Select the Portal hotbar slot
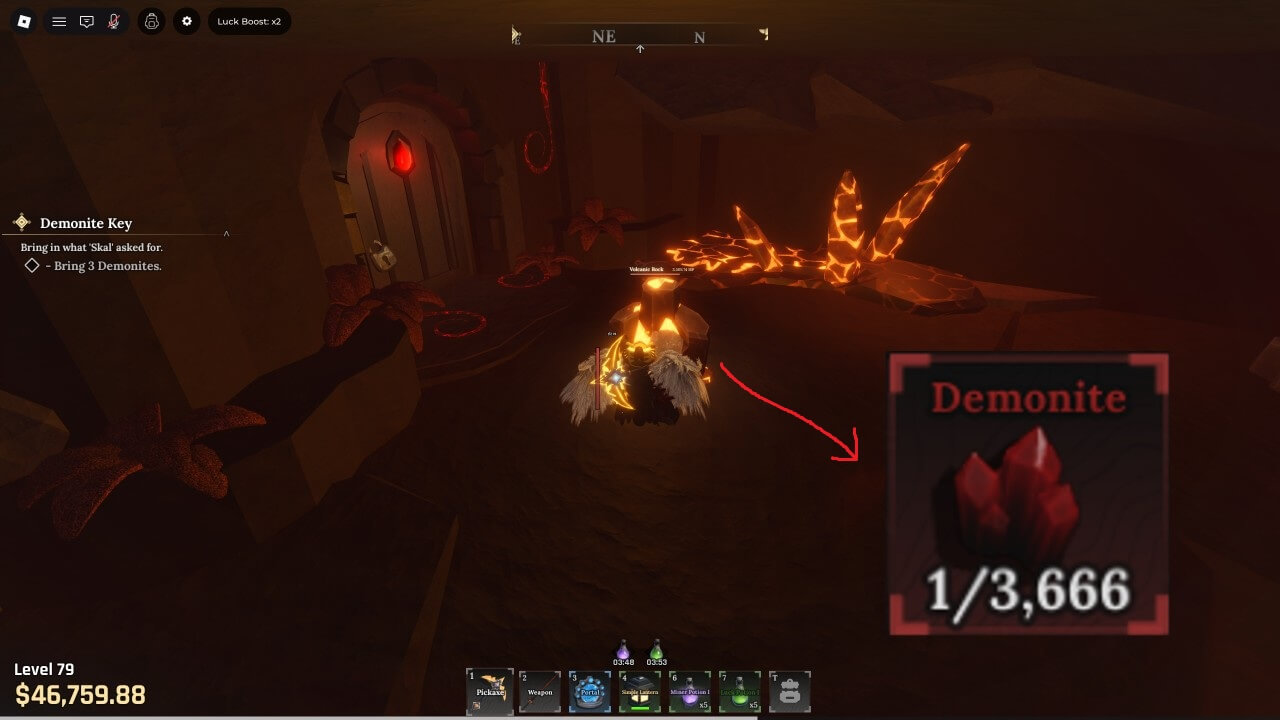 tap(590, 691)
